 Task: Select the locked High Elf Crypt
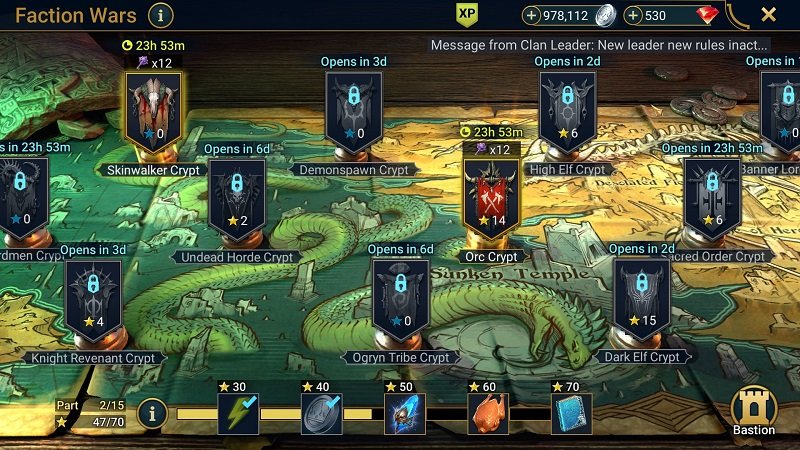(x=567, y=111)
